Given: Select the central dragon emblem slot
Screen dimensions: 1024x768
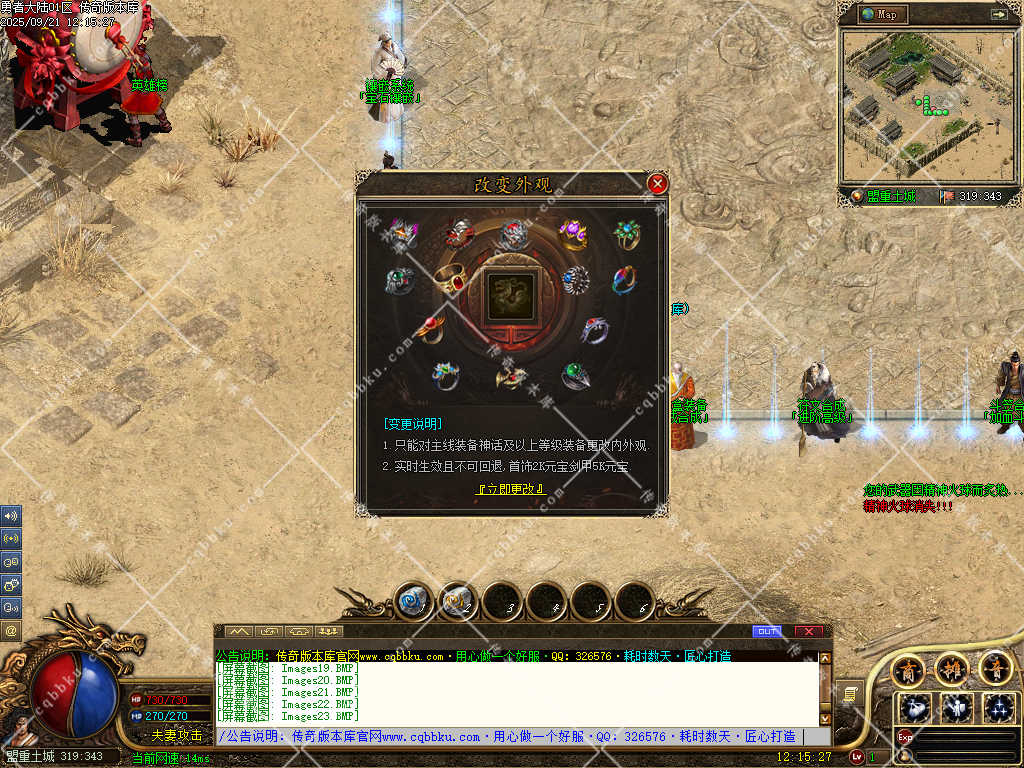Looking at the screenshot, I should click(x=510, y=297).
